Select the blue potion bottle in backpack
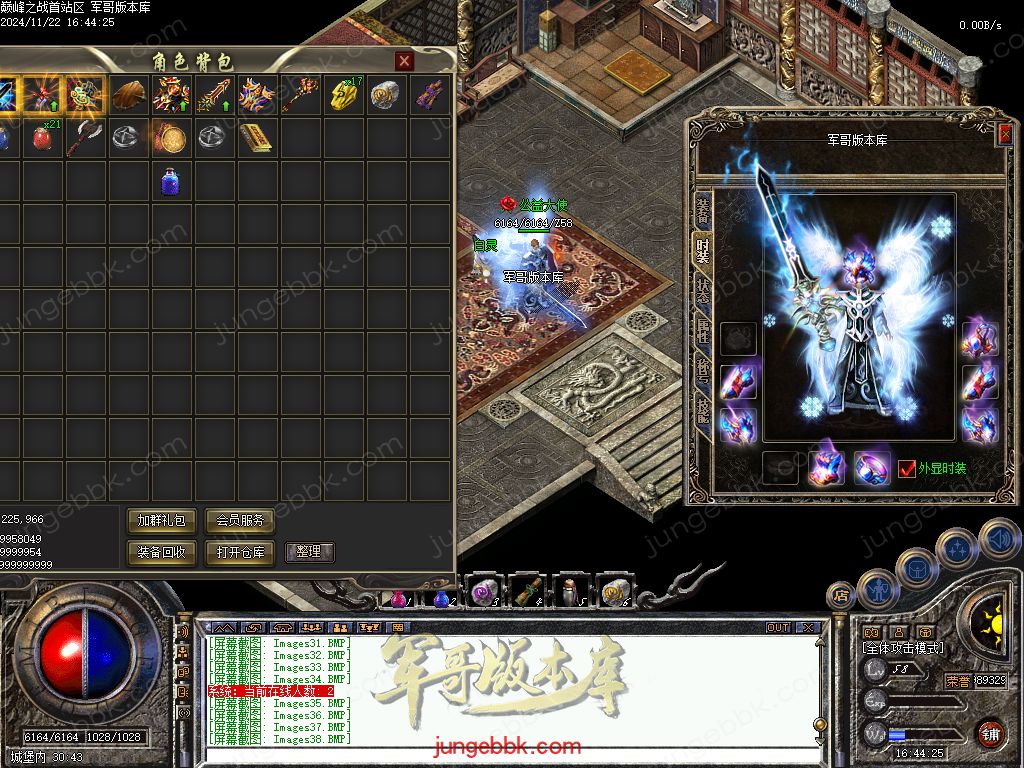 (x=170, y=181)
